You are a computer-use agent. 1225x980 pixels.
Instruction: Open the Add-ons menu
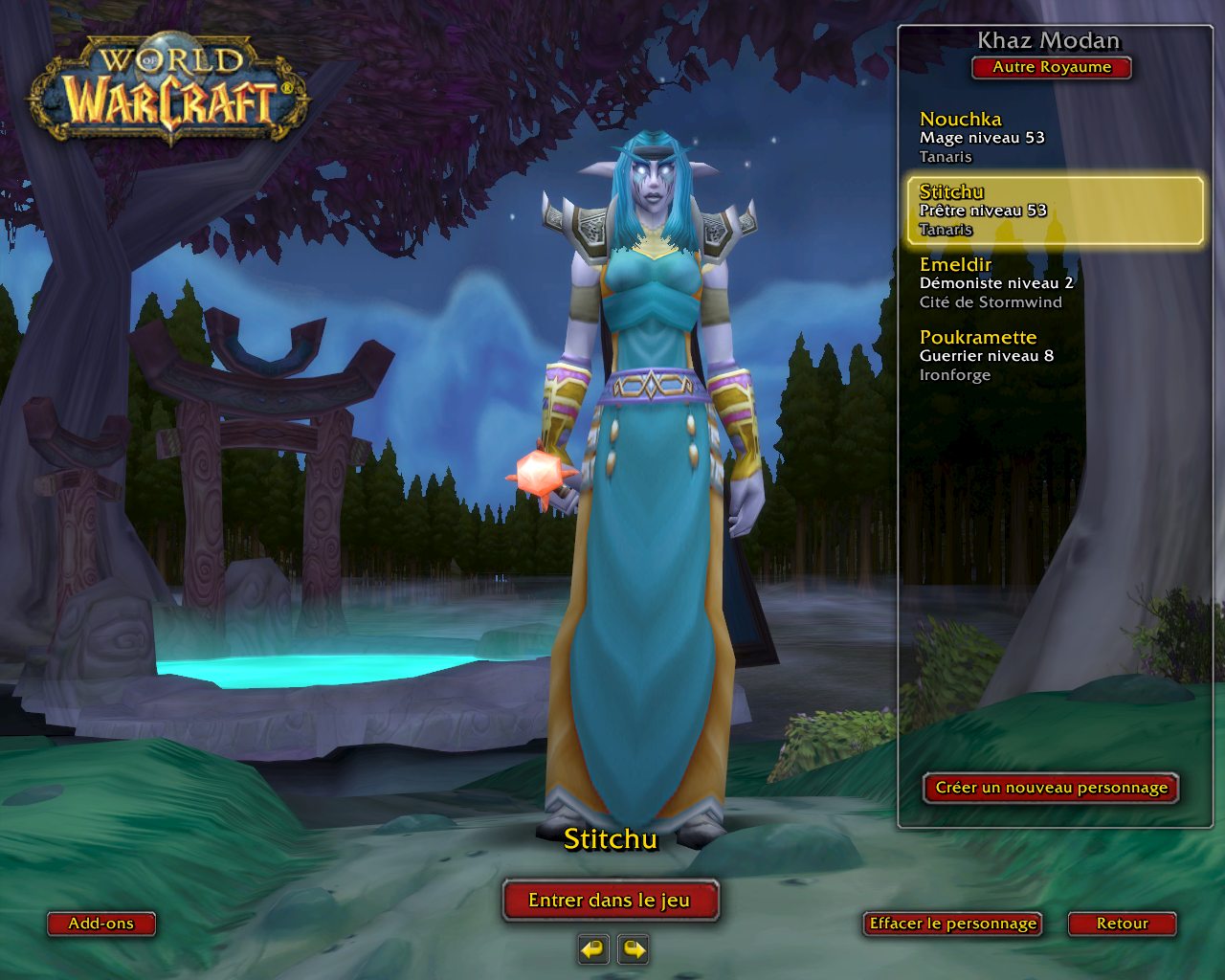tap(100, 924)
